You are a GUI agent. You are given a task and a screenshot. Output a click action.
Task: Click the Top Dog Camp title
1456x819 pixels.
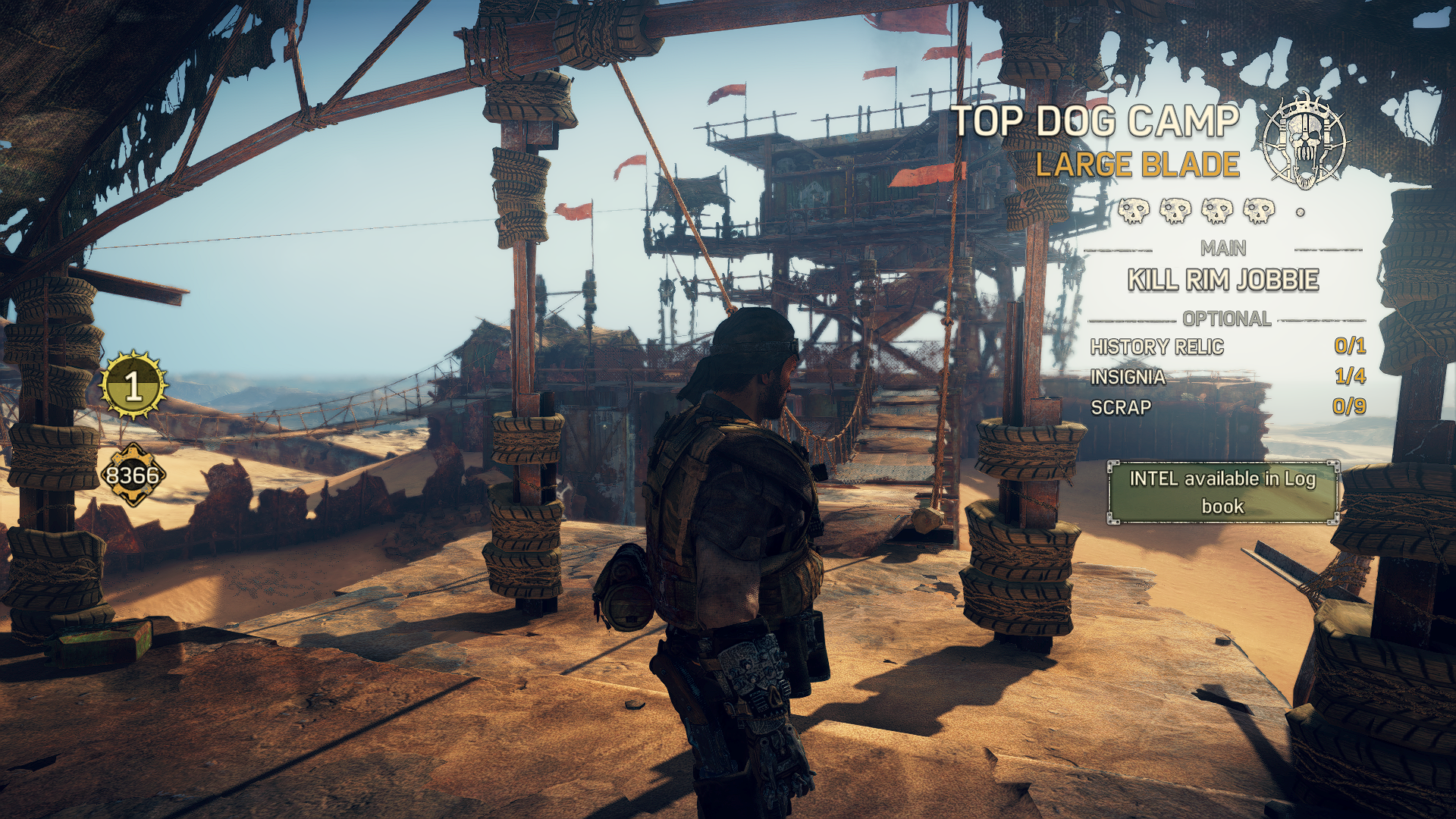(x=1095, y=121)
